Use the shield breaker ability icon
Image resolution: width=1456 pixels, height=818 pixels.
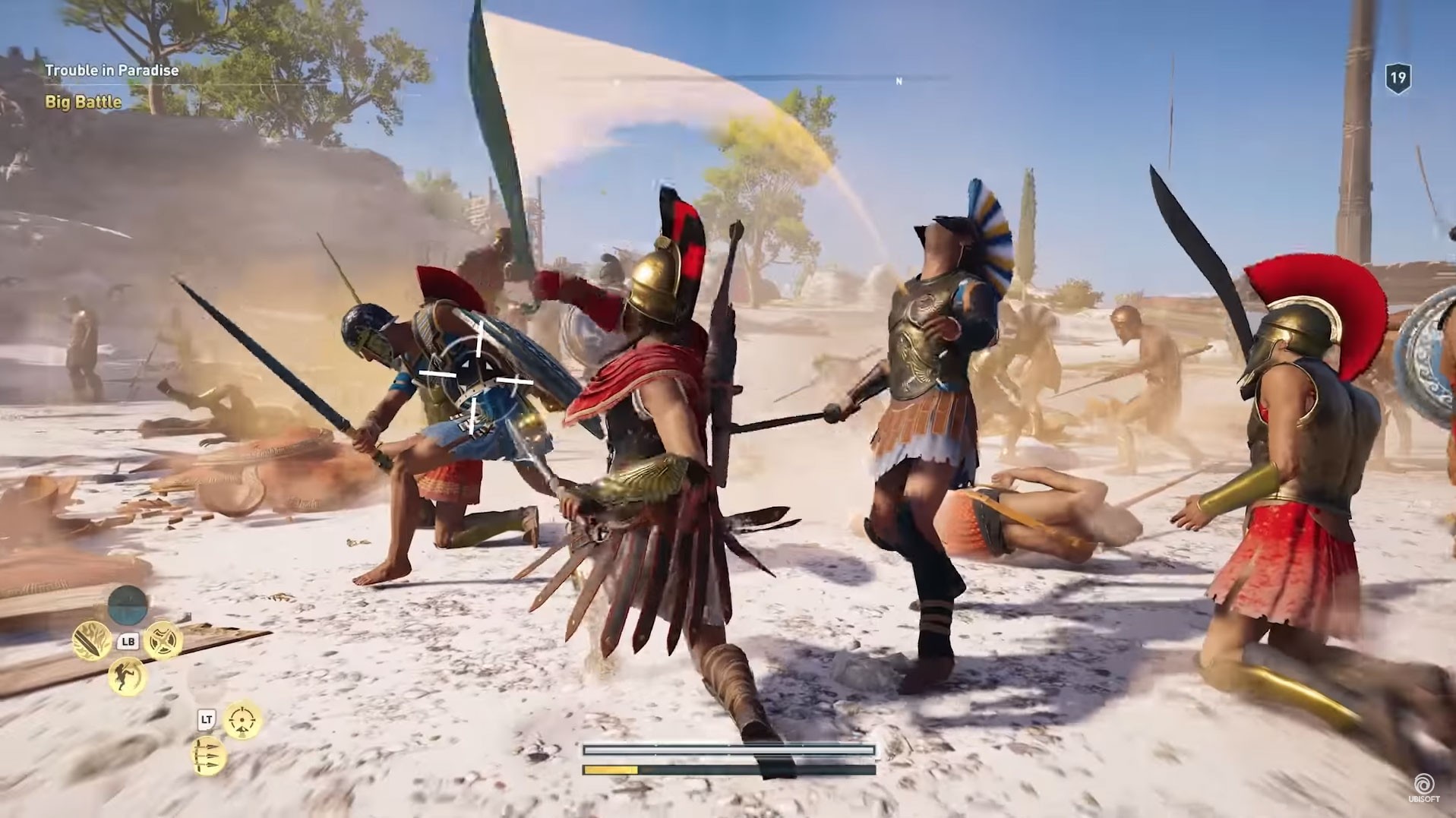pyautogui.click(x=163, y=640)
